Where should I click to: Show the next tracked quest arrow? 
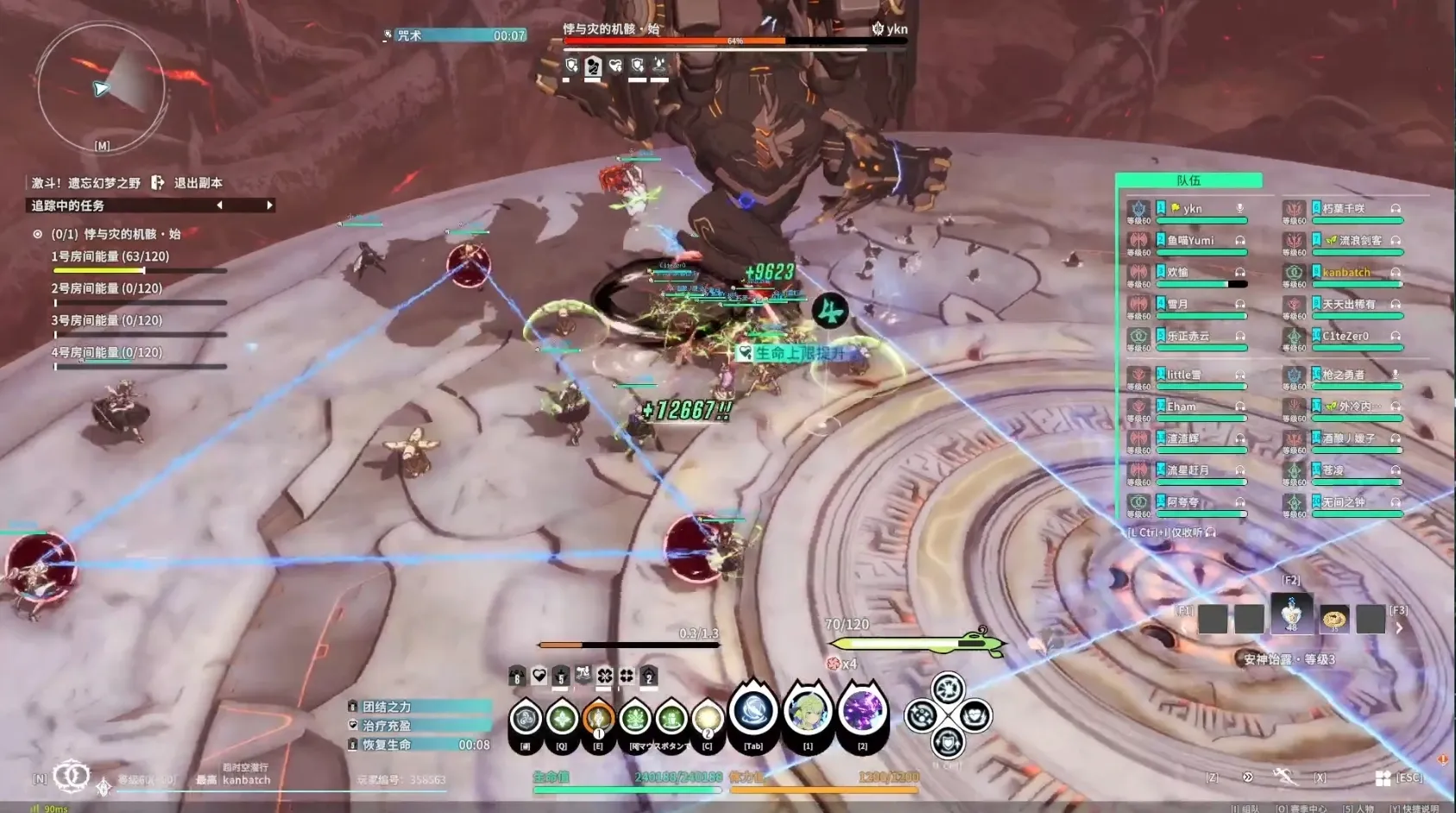click(269, 205)
